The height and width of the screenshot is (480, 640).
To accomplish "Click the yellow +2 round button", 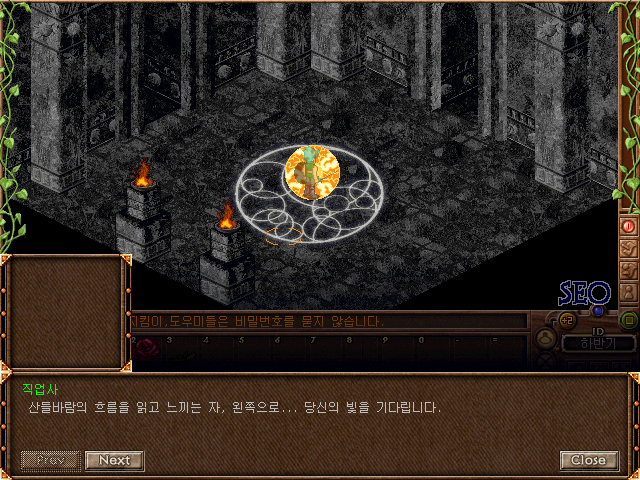I will [566, 320].
